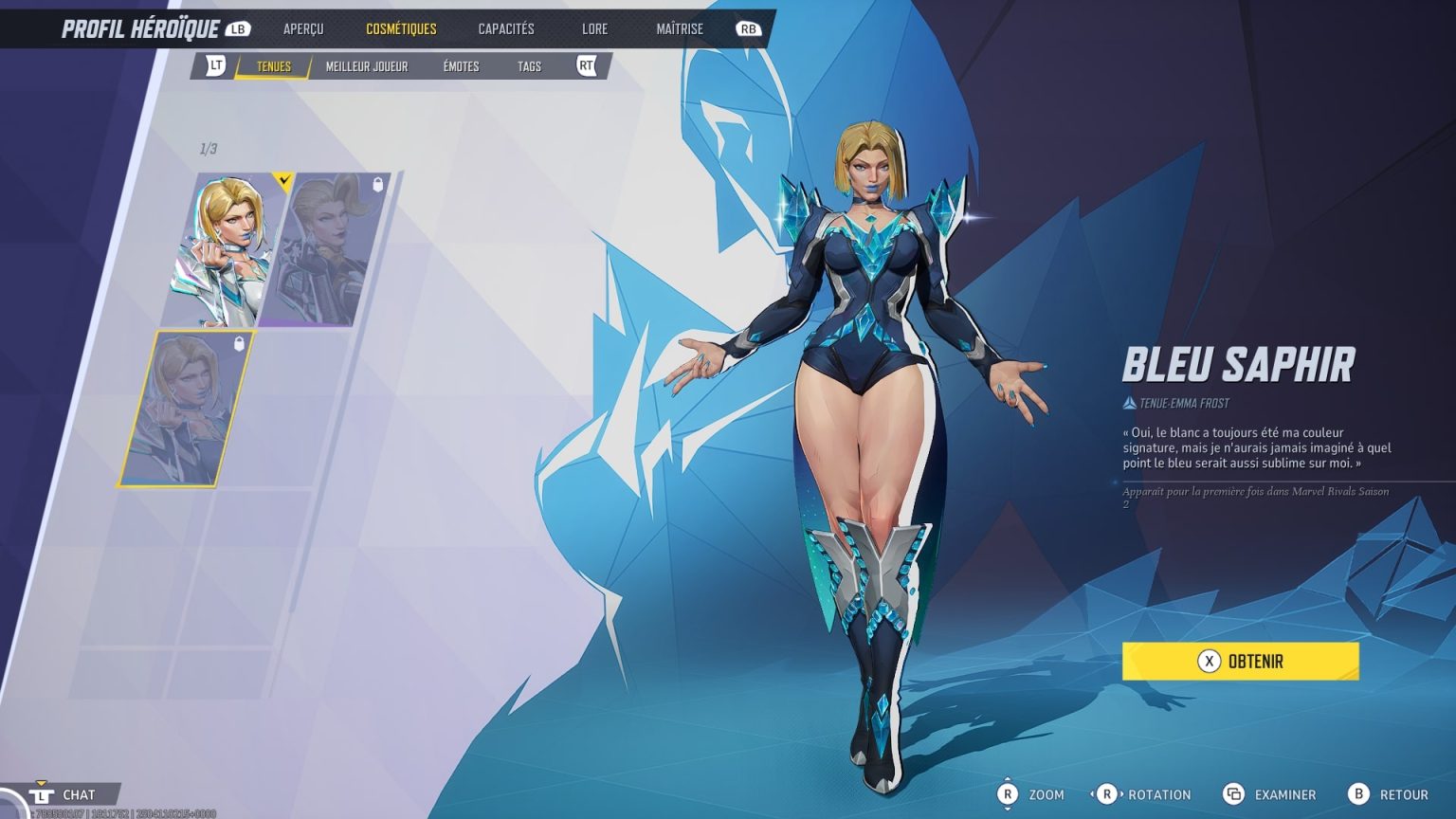1456x819 pixels.
Task: Open the Chat panel icon
Action: [x=43, y=794]
